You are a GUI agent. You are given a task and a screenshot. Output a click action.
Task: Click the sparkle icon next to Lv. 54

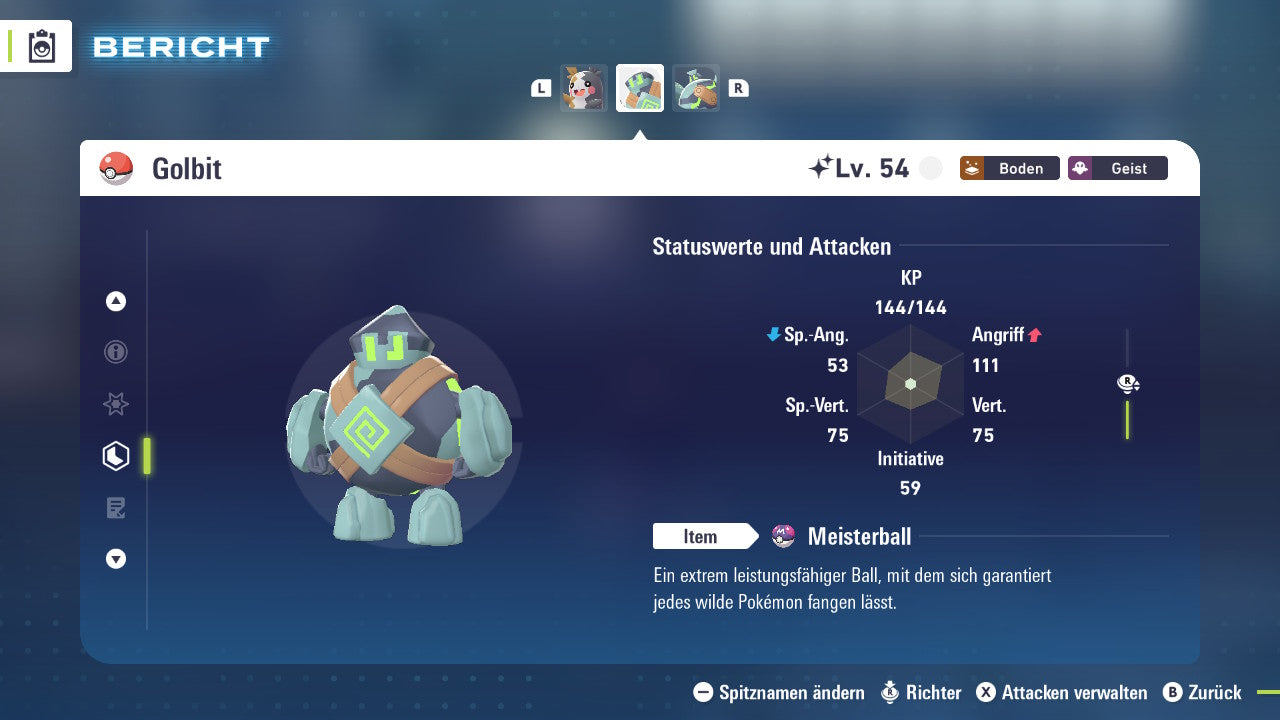tap(822, 166)
